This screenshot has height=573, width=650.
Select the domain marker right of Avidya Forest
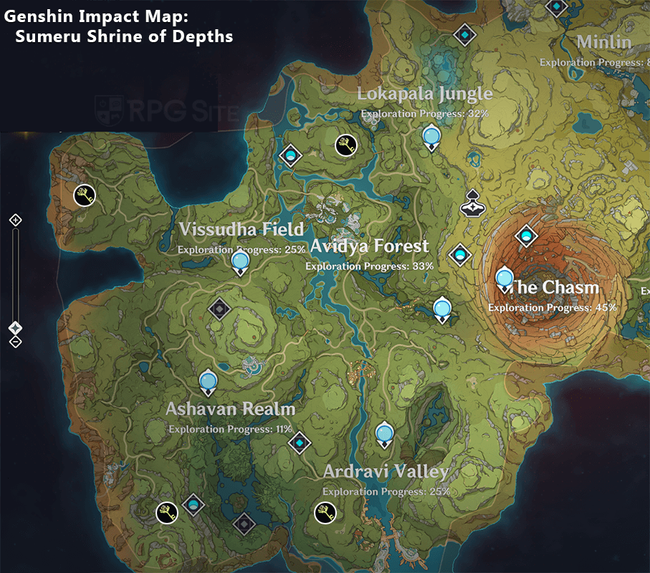pyautogui.click(x=459, y=256)
